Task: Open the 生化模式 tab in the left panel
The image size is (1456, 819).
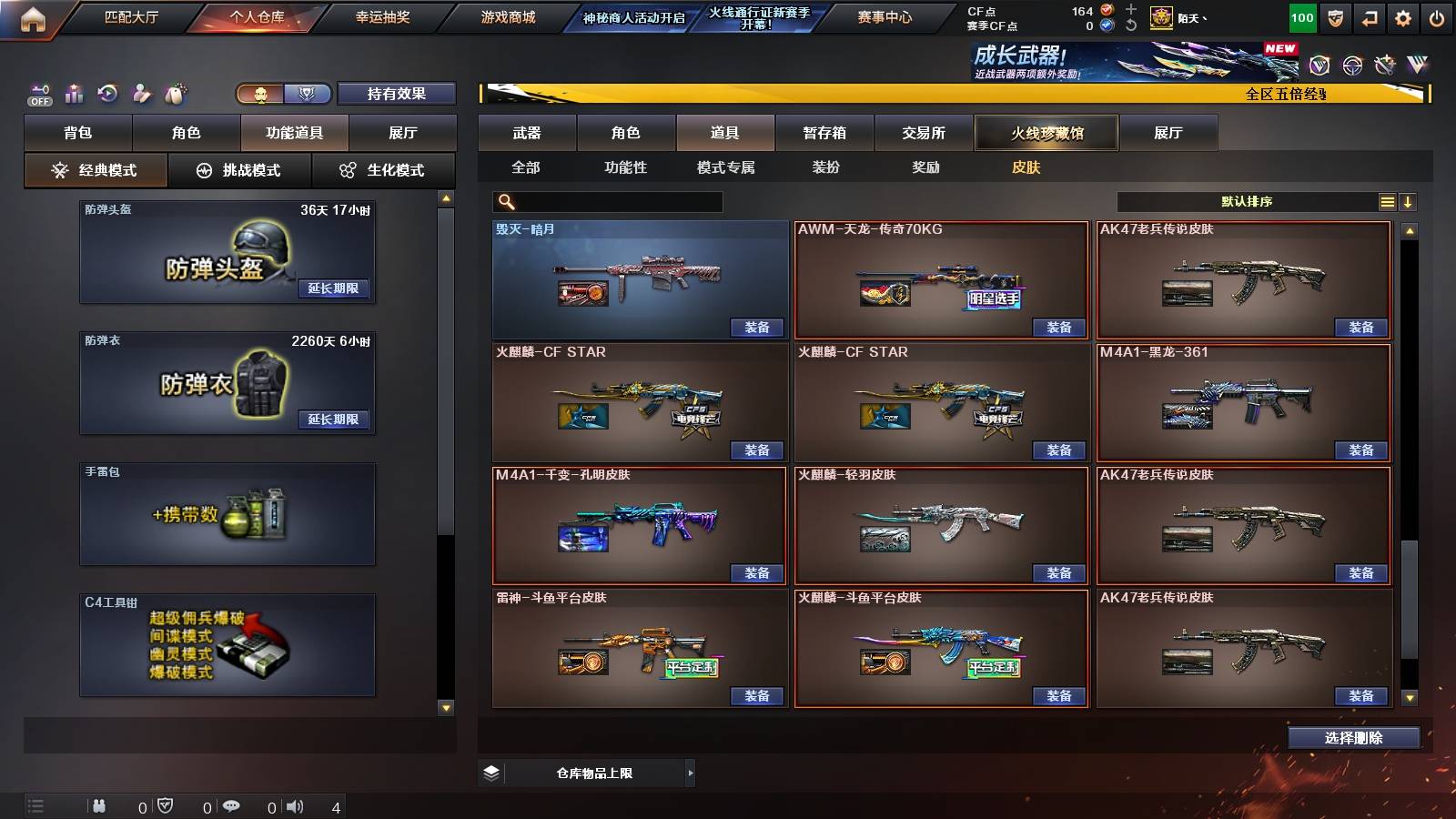Action: tap(383, 169)
